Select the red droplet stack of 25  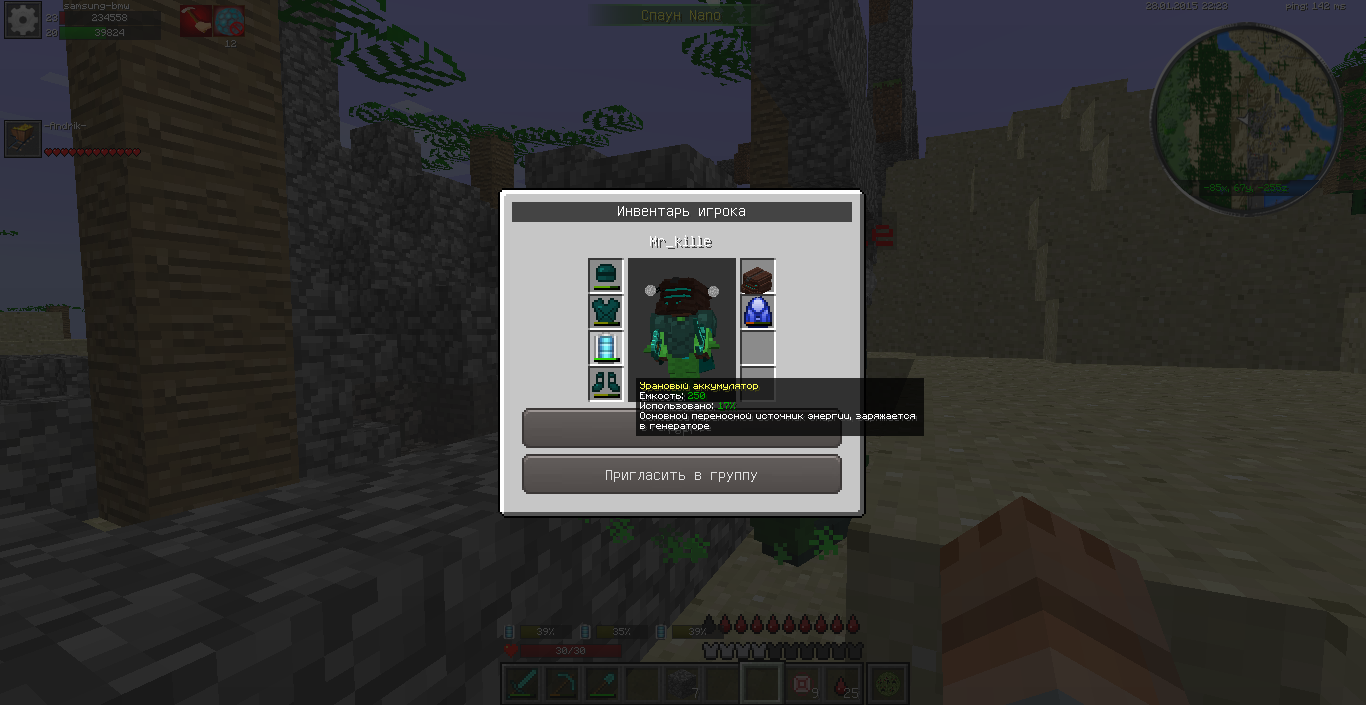point(842,683)
